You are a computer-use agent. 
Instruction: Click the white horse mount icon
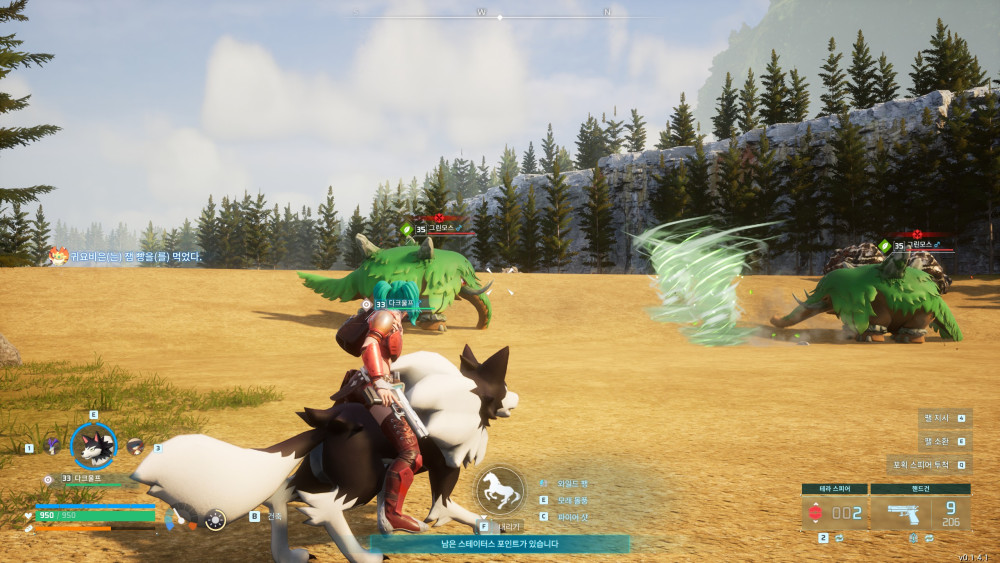pos(499,491)
